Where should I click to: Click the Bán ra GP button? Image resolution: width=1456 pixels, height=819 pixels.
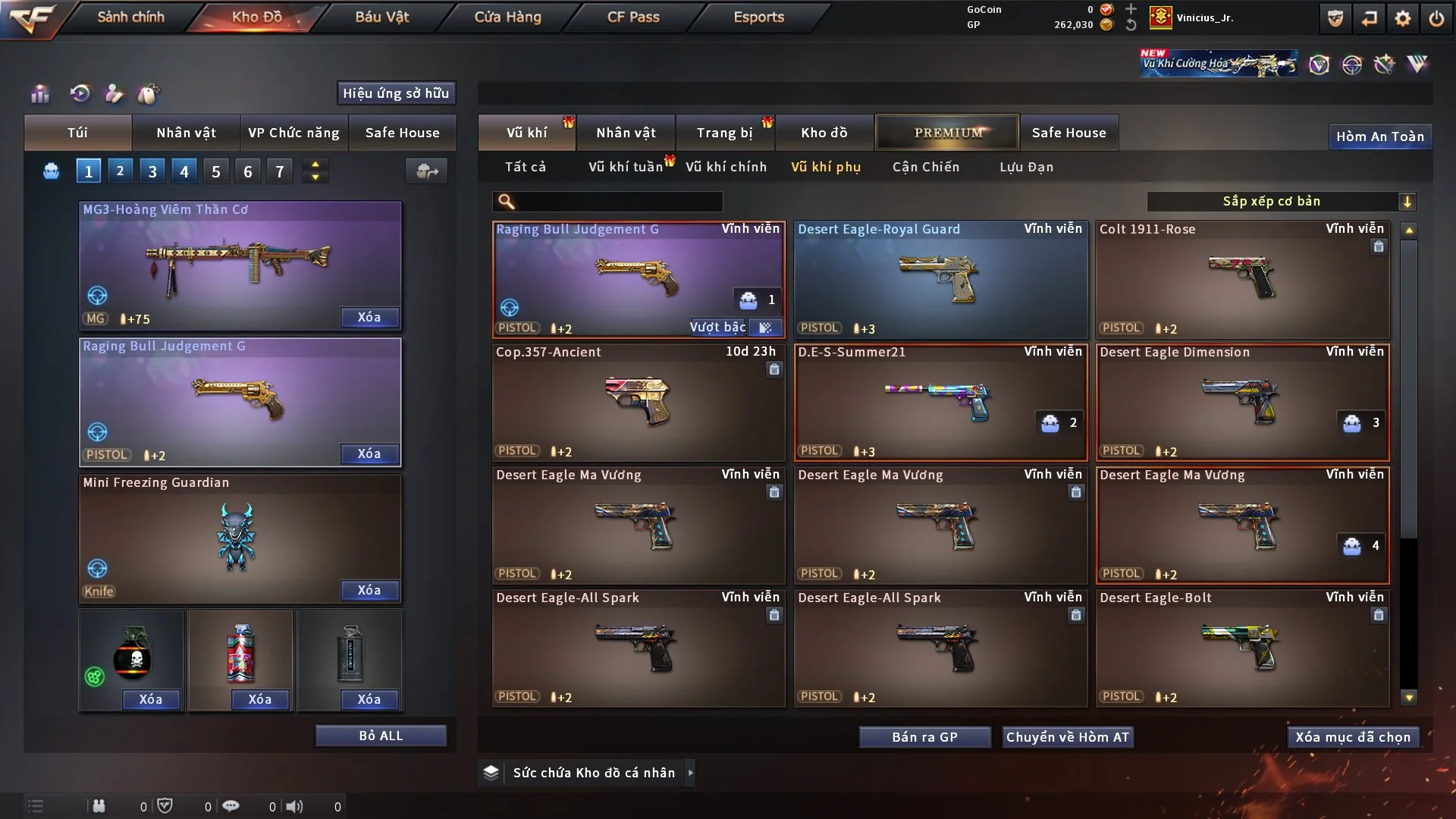pyautogui.click(x=924, y=737)
